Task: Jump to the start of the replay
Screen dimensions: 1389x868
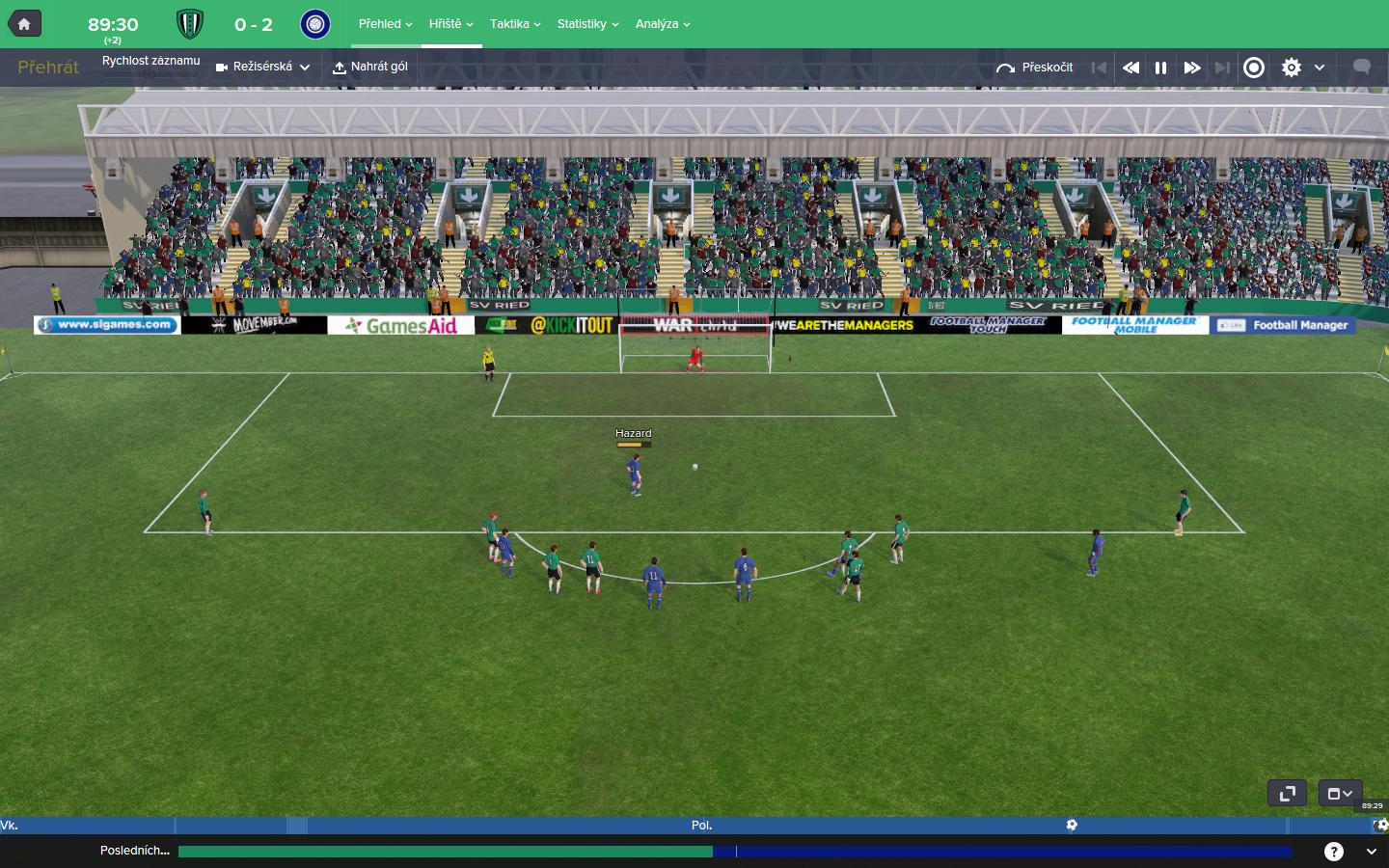Action: pos(1099,68)
